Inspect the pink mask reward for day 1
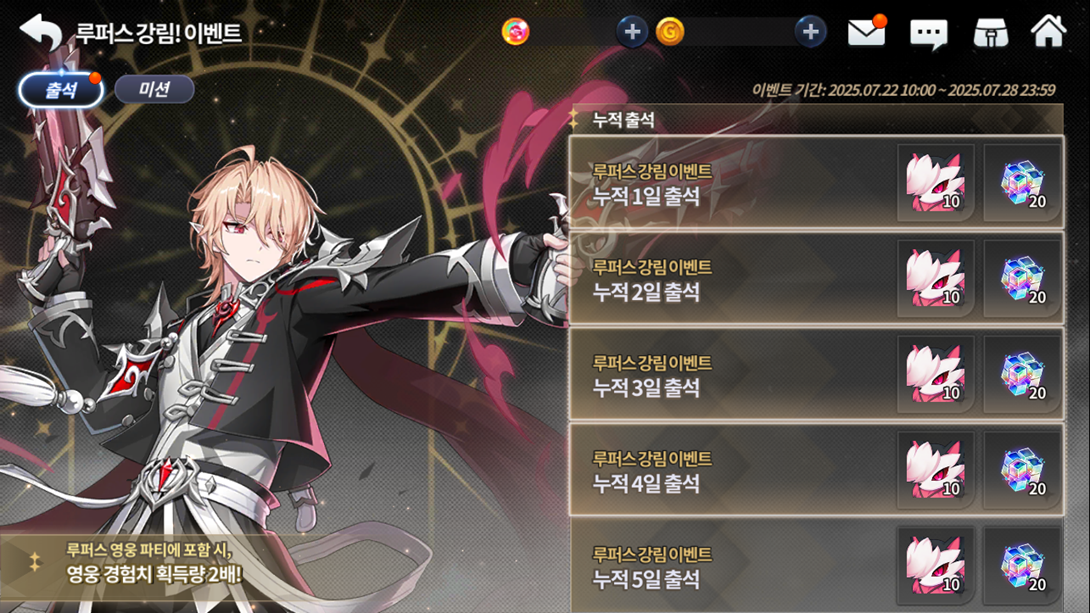1090x613 pixels. [x=935, y=183]
